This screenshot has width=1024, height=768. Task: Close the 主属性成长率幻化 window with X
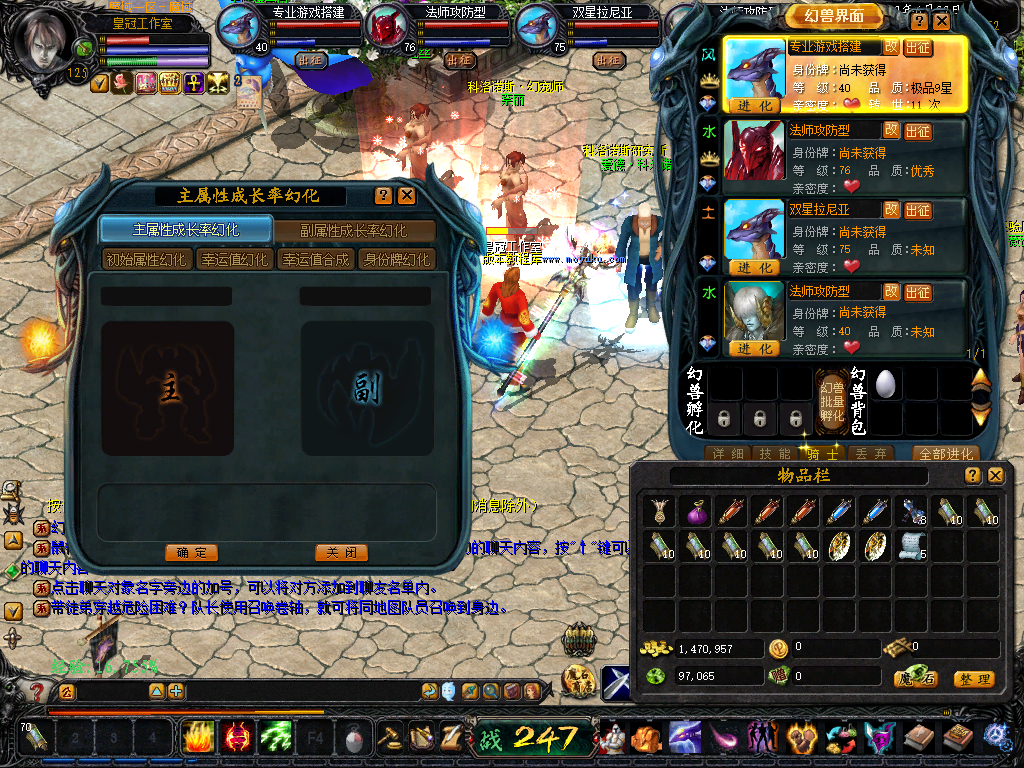coord(406,196)
